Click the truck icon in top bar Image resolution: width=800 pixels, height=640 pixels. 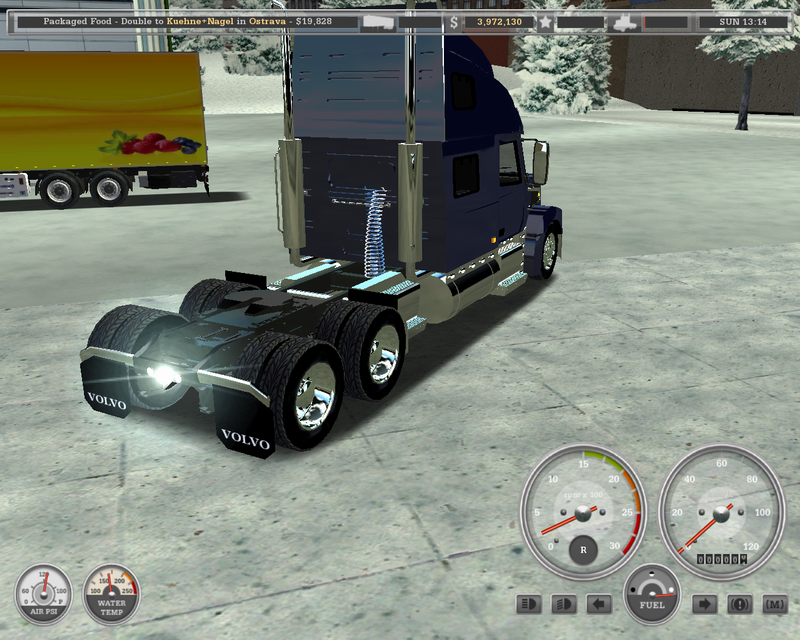click(x=624, y=21)
